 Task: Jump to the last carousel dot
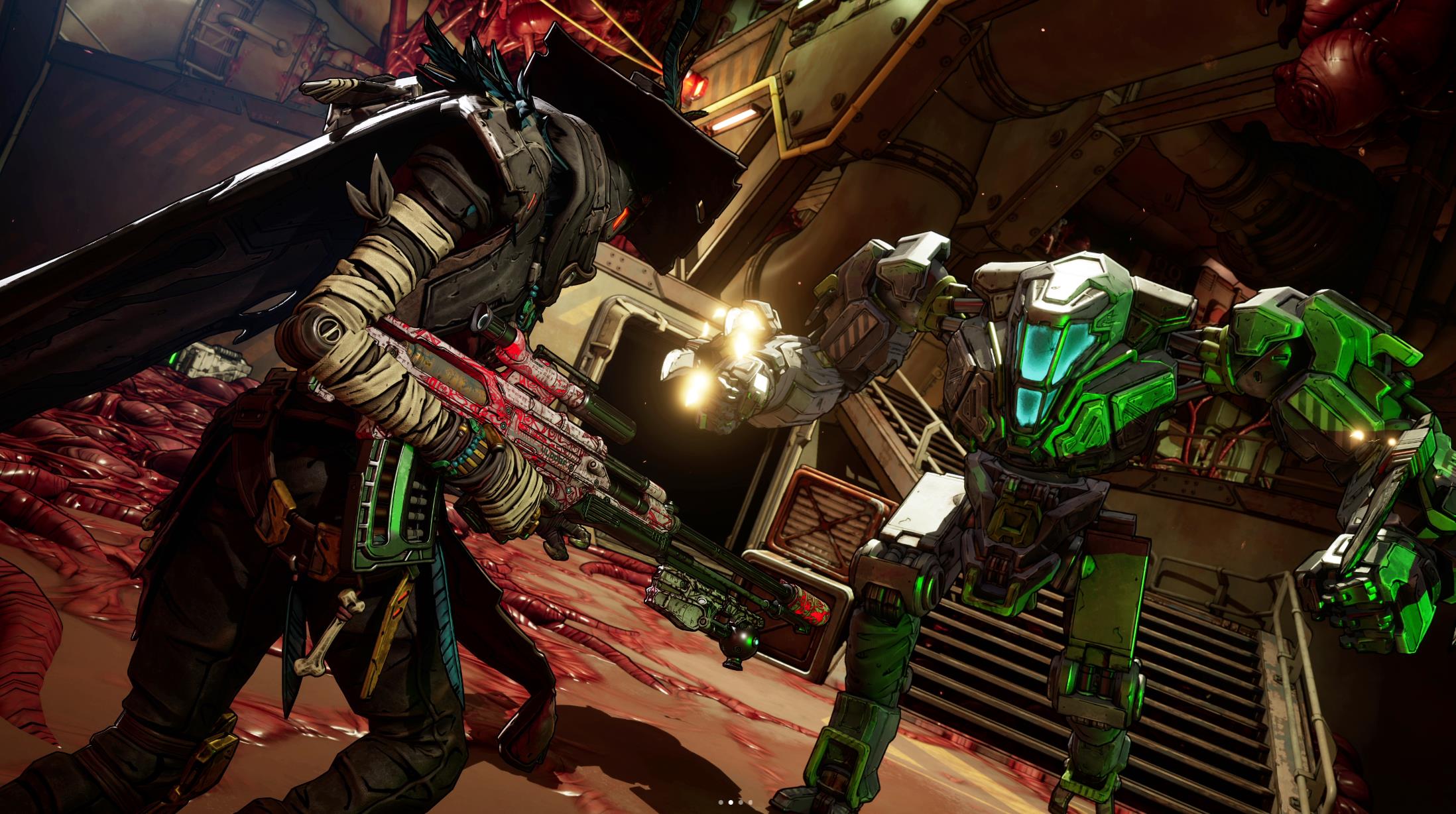751,802
